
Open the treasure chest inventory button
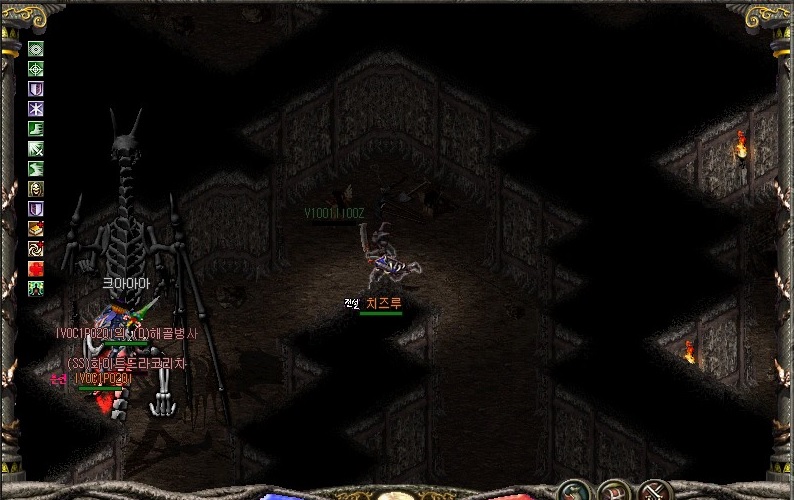(x=614, y=492)
